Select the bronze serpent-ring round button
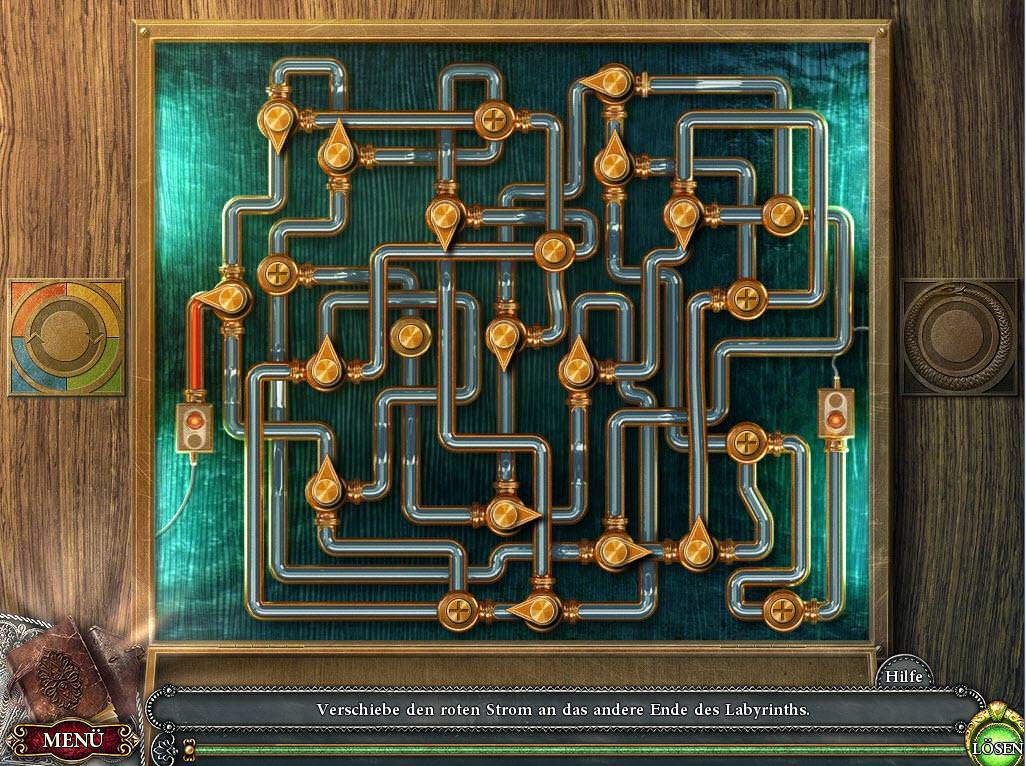 coord(957,336)
